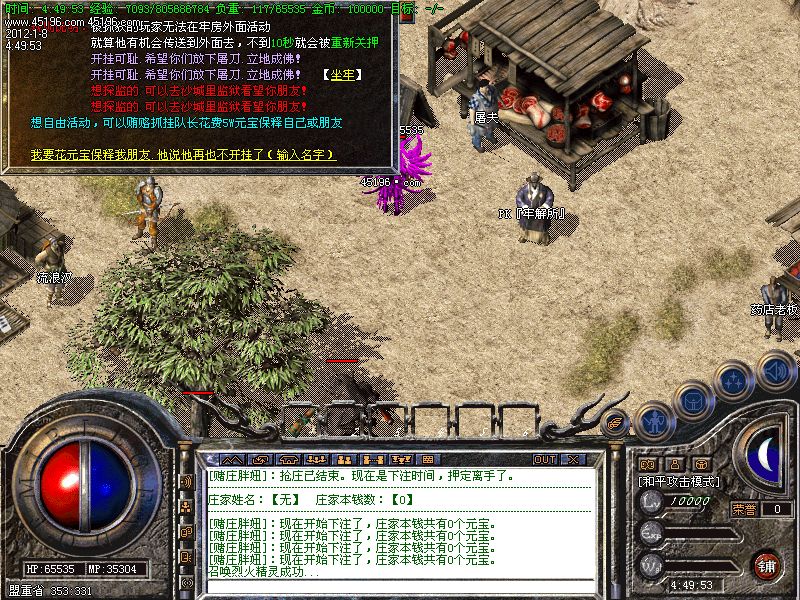
Task: Select the yellow bail-out-my-friend dialogue link
Action: tap(182, 155)
